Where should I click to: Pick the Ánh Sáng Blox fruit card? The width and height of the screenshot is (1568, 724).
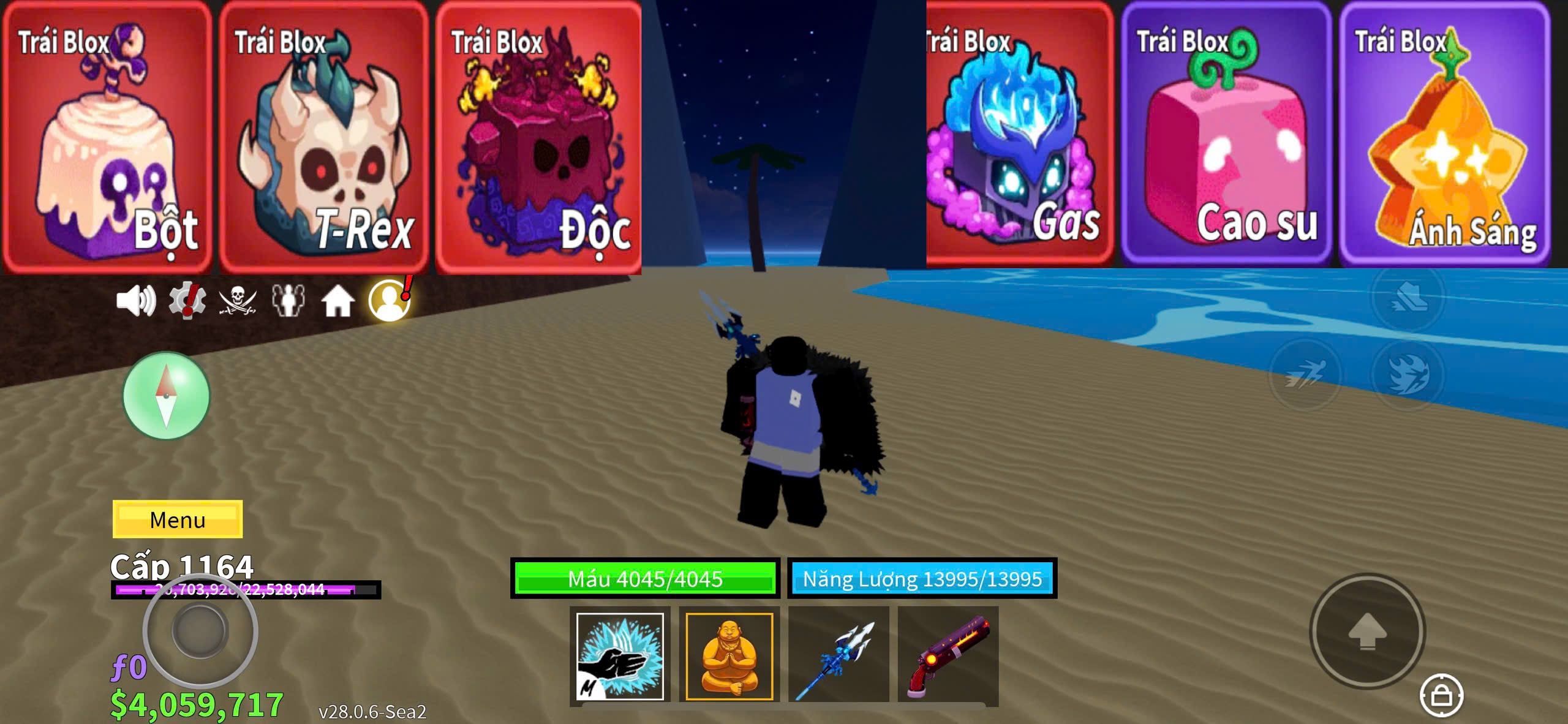(1444, 135)
